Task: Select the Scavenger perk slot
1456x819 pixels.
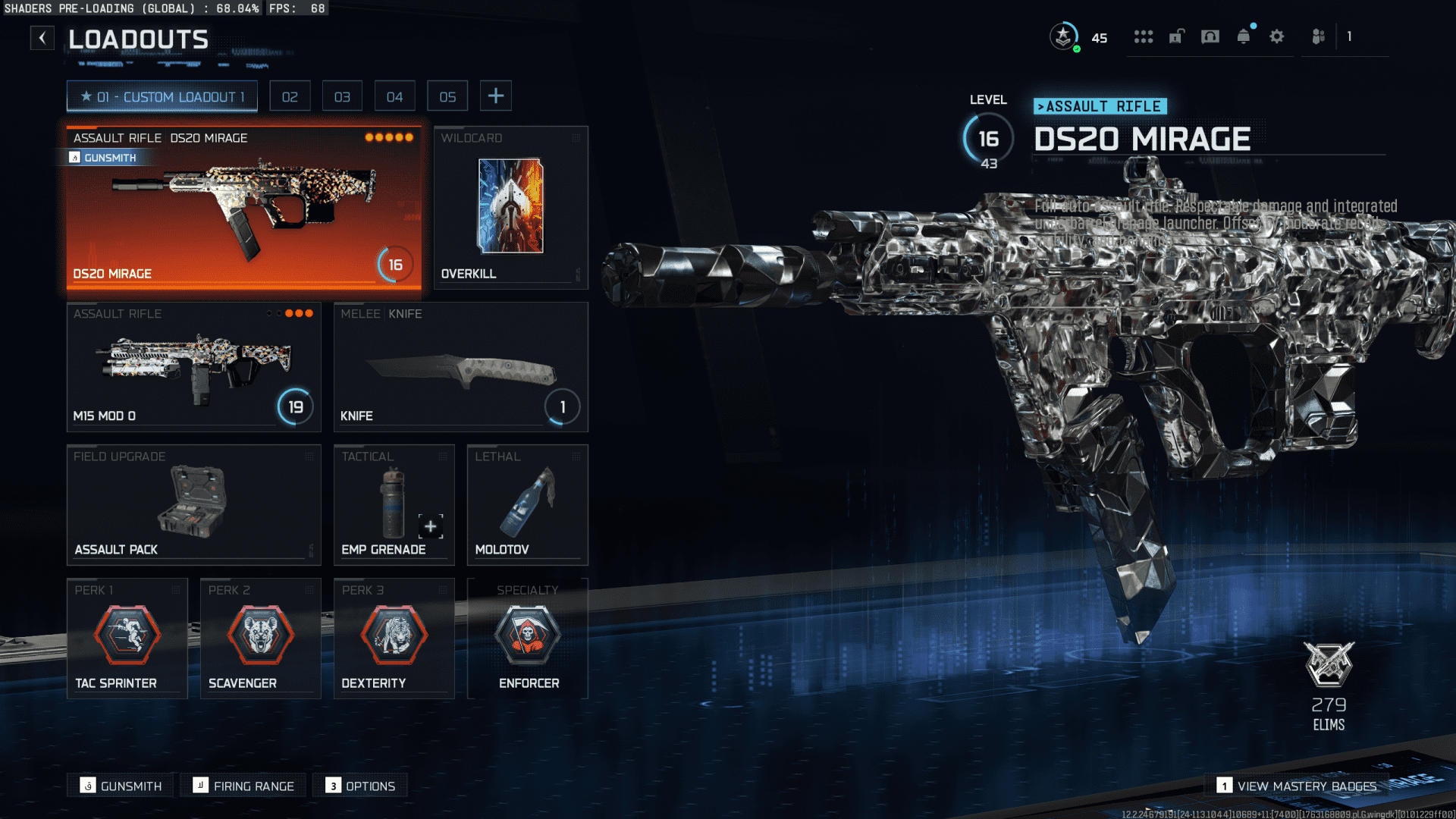Action: pos(260,638)
